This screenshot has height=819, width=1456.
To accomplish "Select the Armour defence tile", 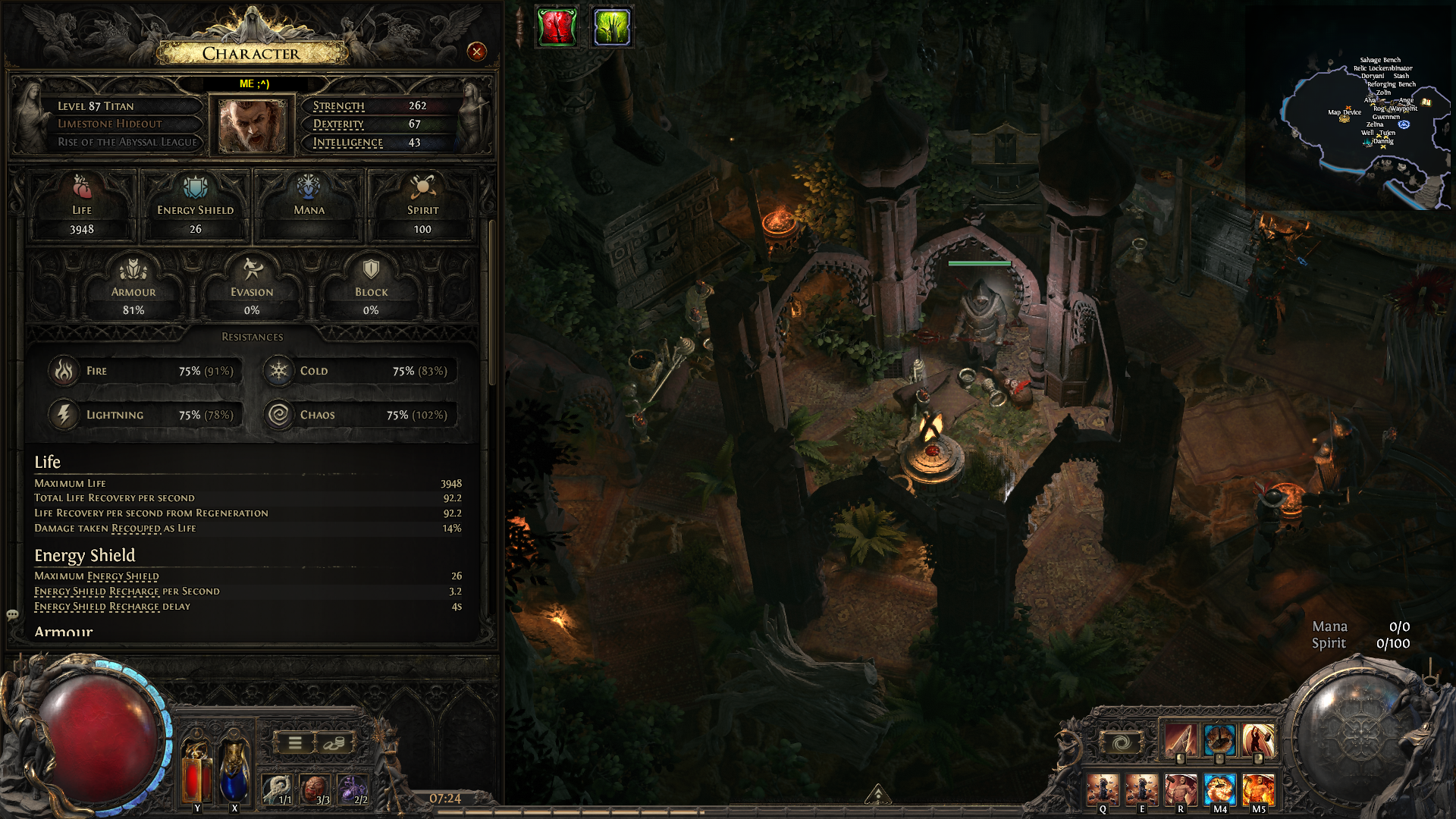I will point(133,288).
